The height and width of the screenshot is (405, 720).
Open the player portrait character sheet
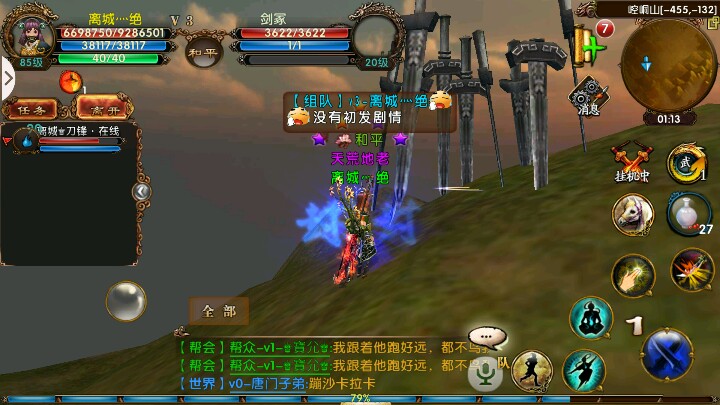pyautogui.click(x=29, y=37)
